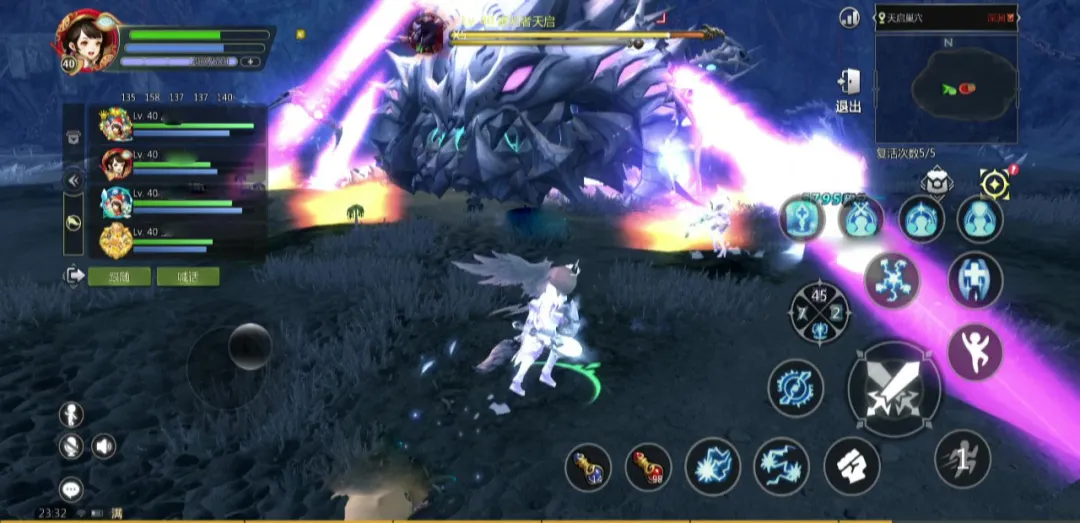Open the chat speech bubble
The width and height of the screenshot is (1080, 523).
tap(71, 489)
